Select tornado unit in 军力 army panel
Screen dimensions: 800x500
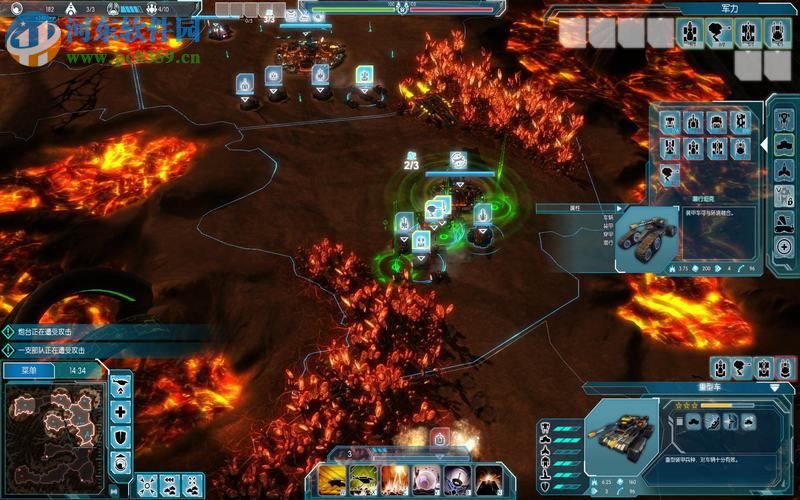click(x=718, y=33)
